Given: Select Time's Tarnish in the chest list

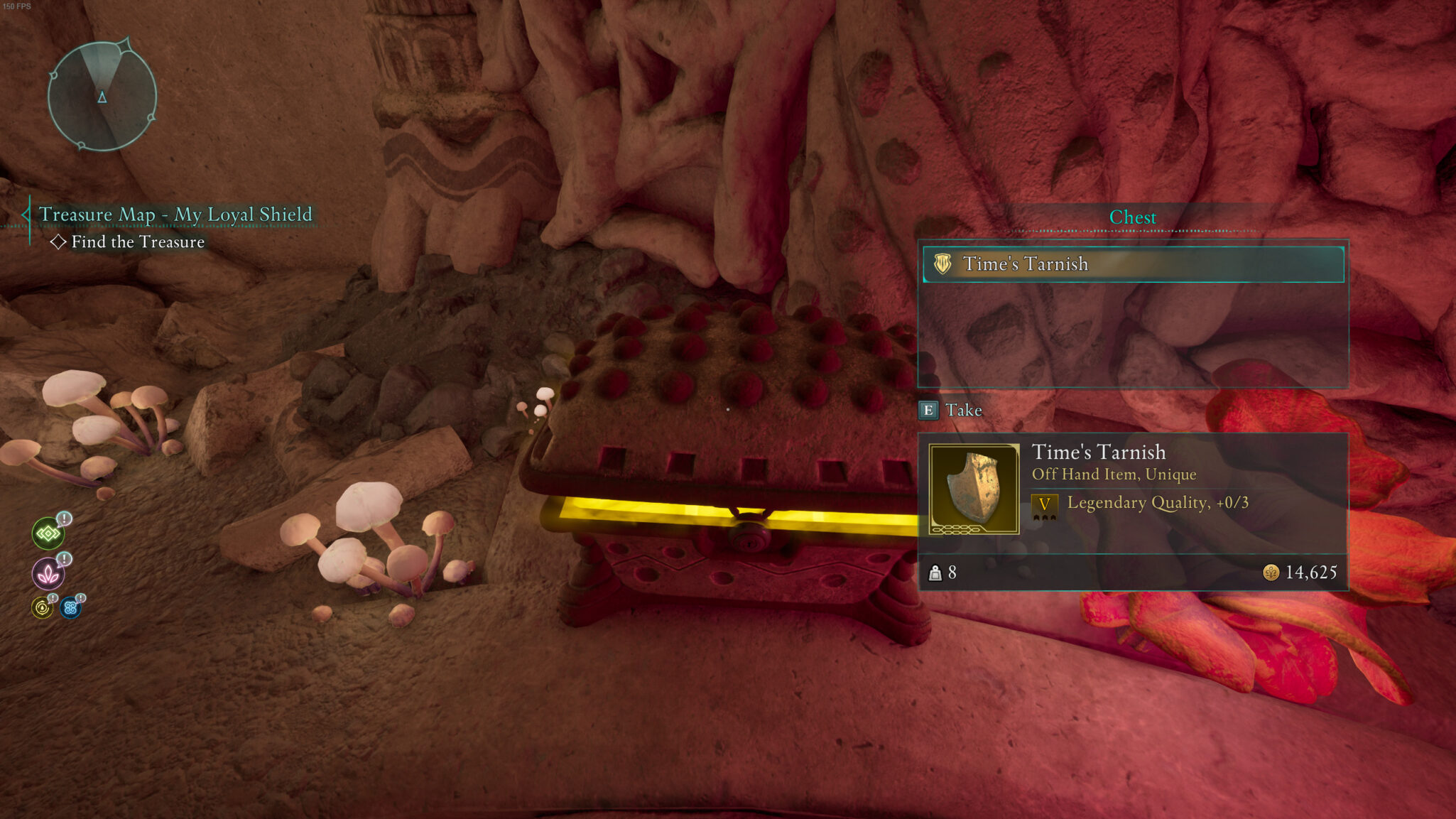Looking at the screenshot, I should coord(1132,264).
